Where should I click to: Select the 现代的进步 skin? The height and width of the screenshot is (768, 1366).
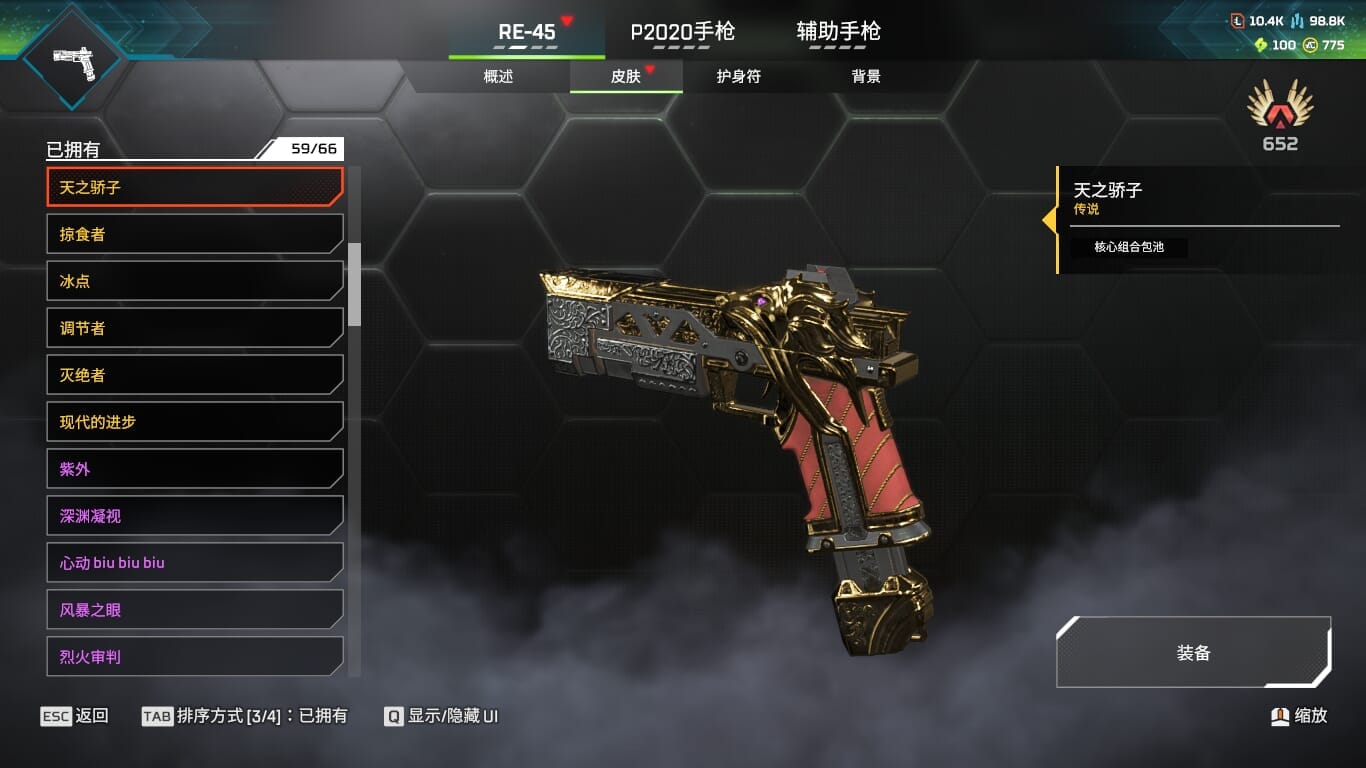pyautogui.click(x=195, y=422)
